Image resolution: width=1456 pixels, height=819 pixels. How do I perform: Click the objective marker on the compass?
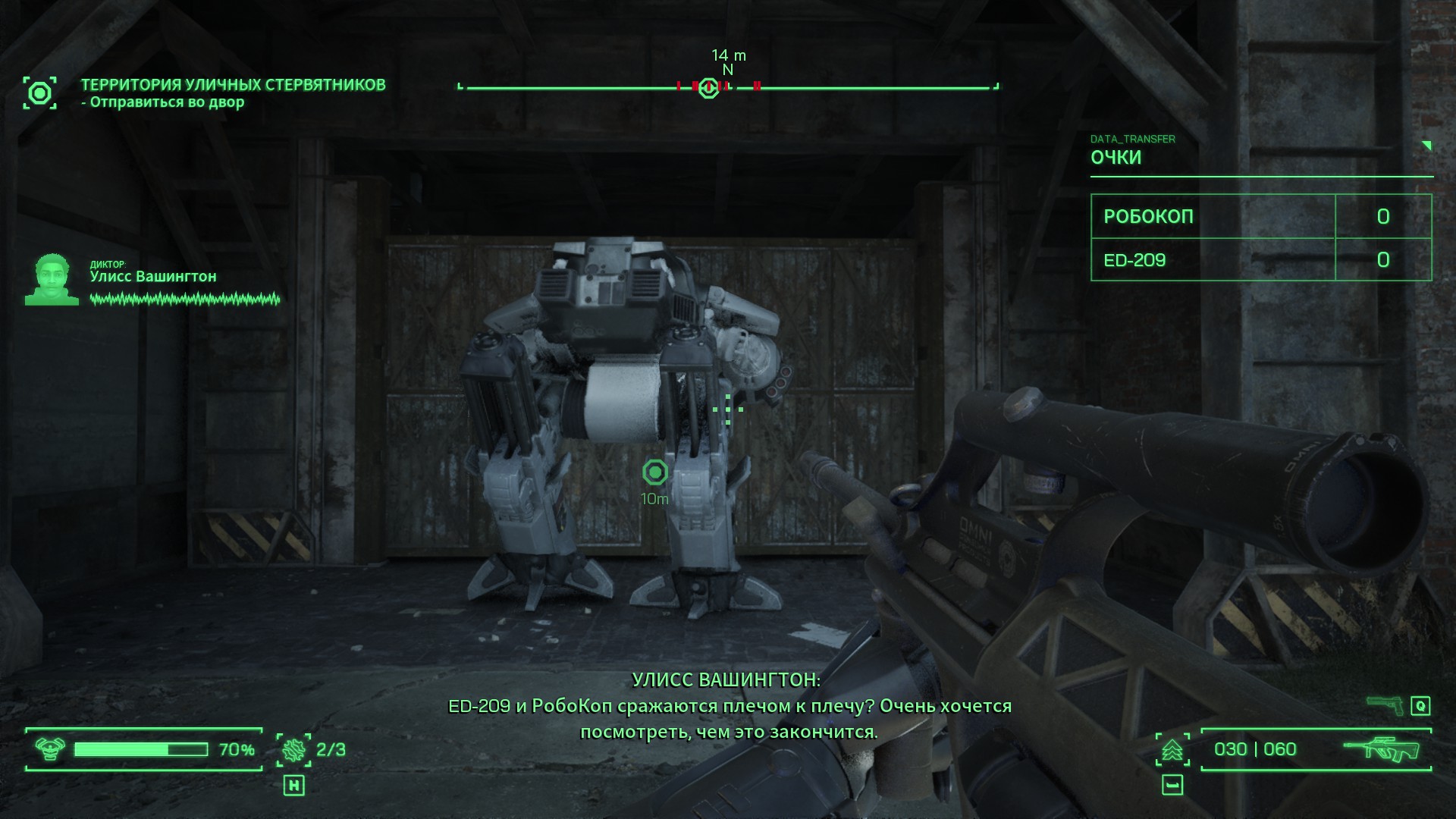708,88
